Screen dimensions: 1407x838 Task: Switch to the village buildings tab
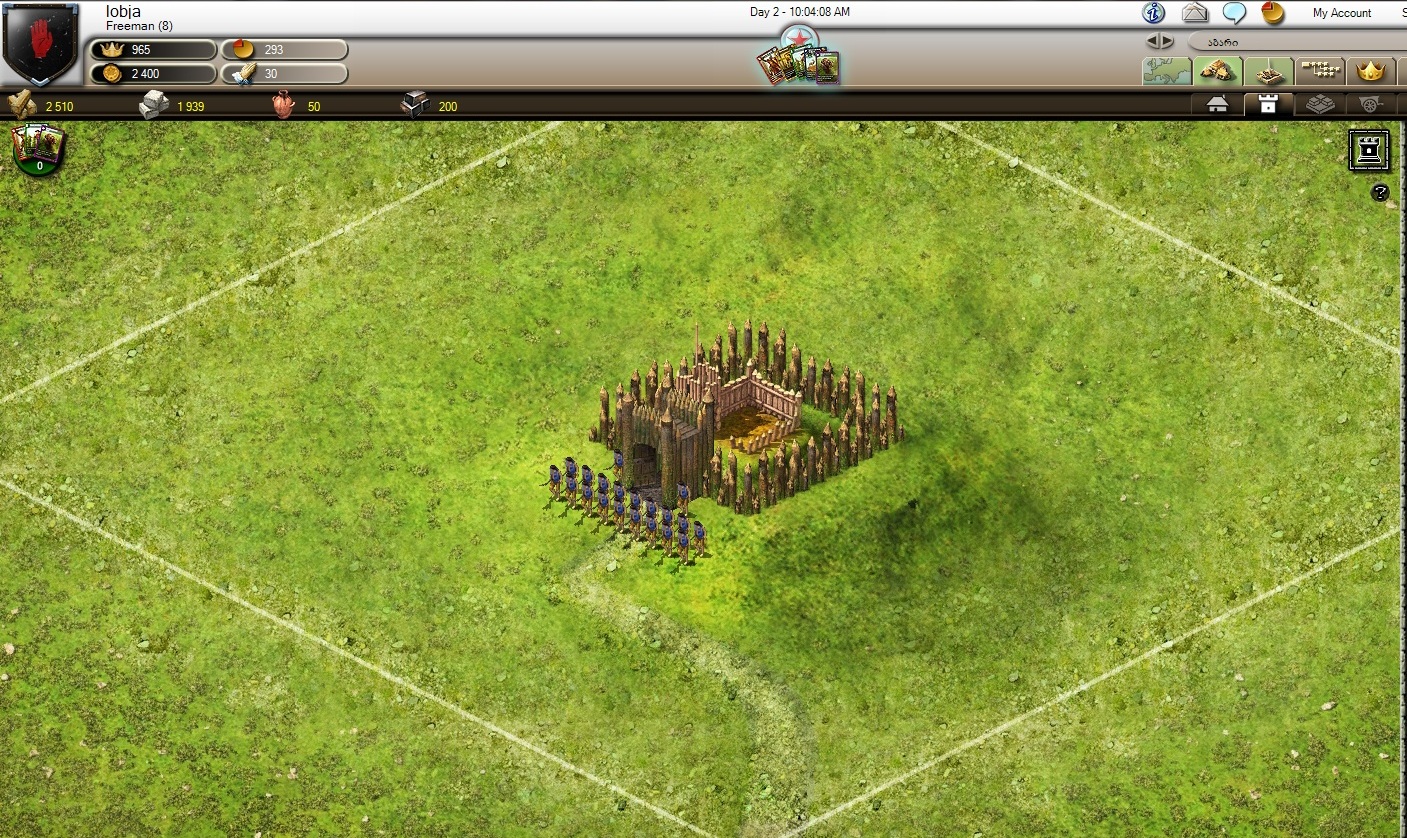point(1218,71)
